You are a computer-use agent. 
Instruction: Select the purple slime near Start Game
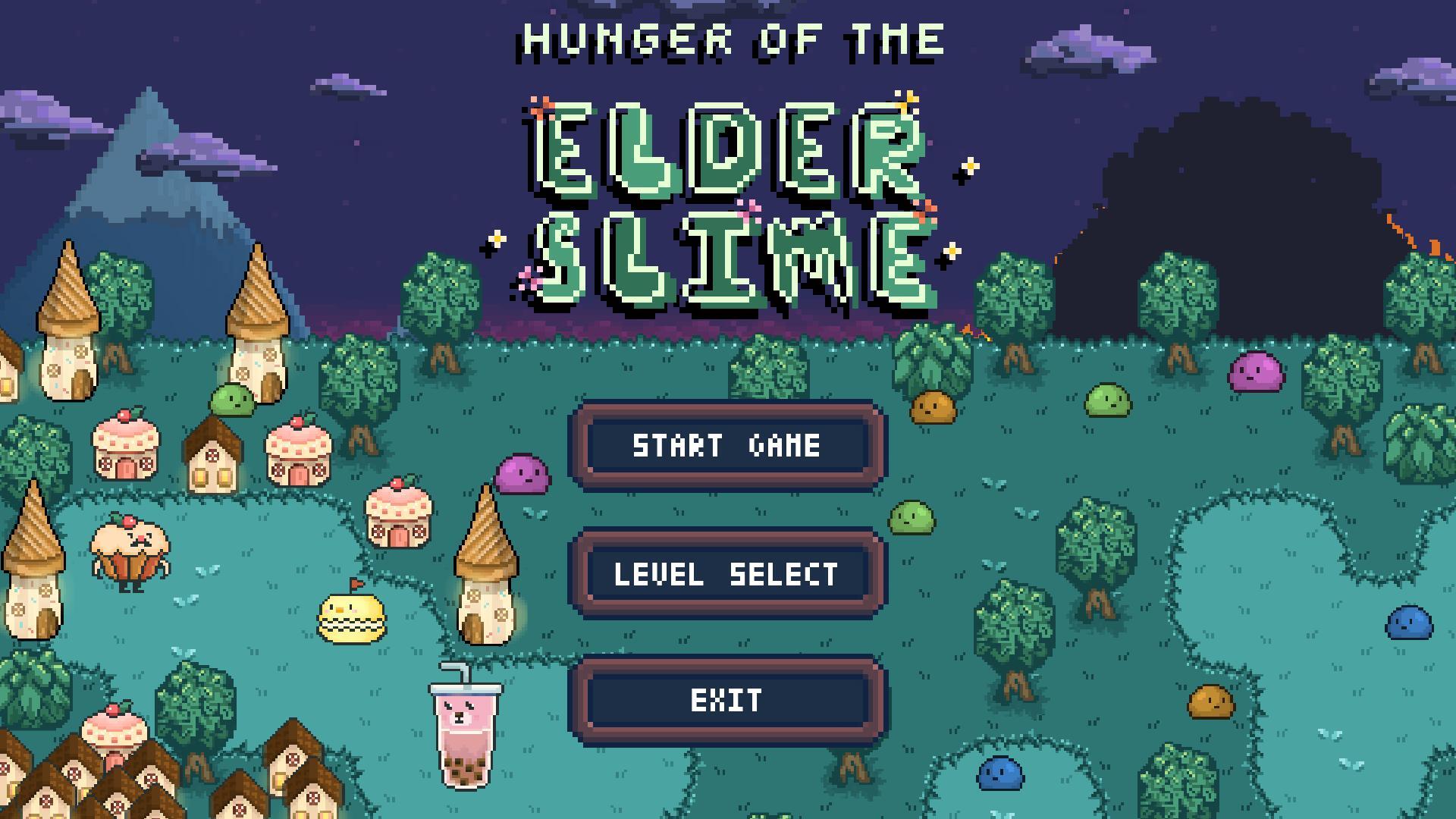(523, 474)
